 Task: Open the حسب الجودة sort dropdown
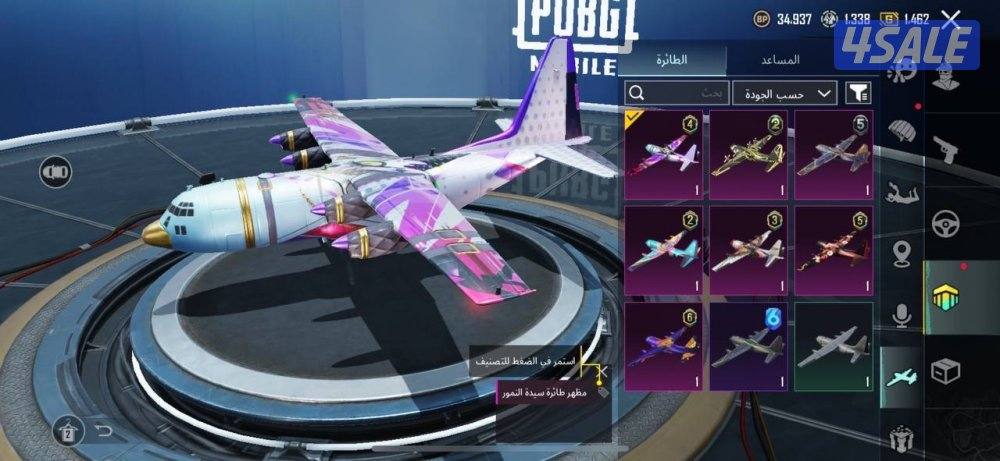pos(786,93)
